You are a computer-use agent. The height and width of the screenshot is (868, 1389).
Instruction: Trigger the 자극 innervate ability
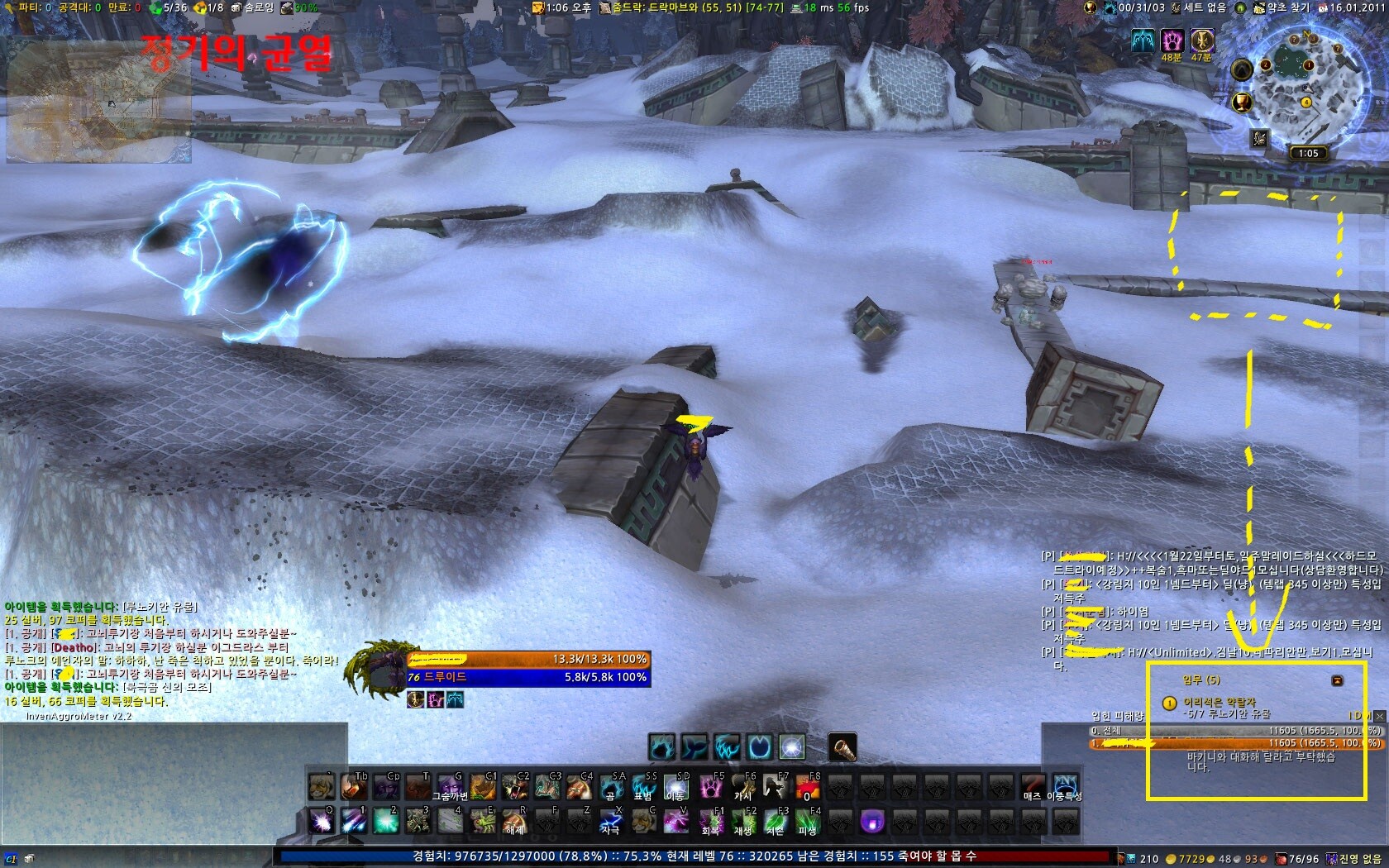pyautogui.click(x=611, y=820)
